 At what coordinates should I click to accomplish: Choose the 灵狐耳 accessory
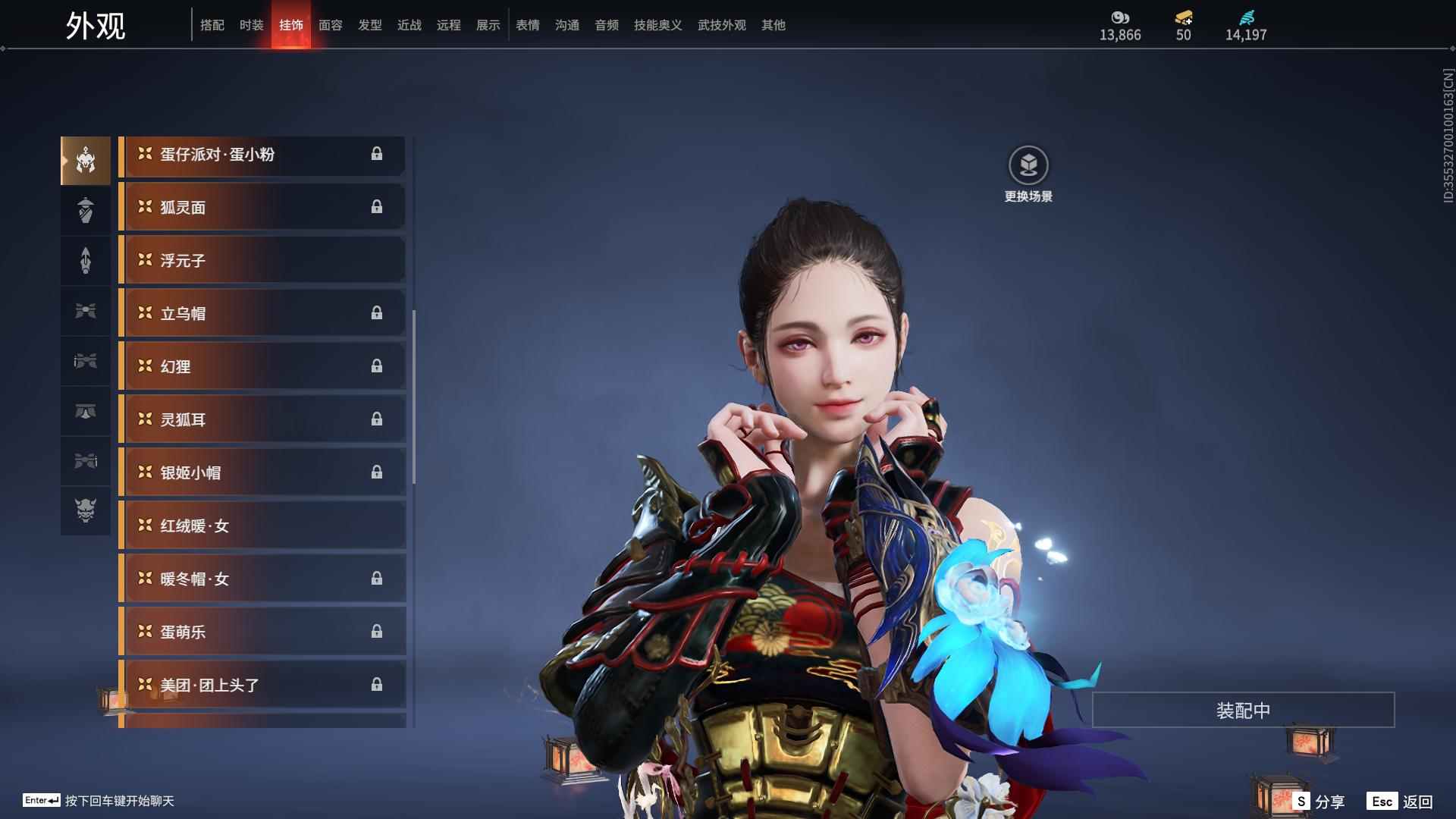tap(262, 419)
